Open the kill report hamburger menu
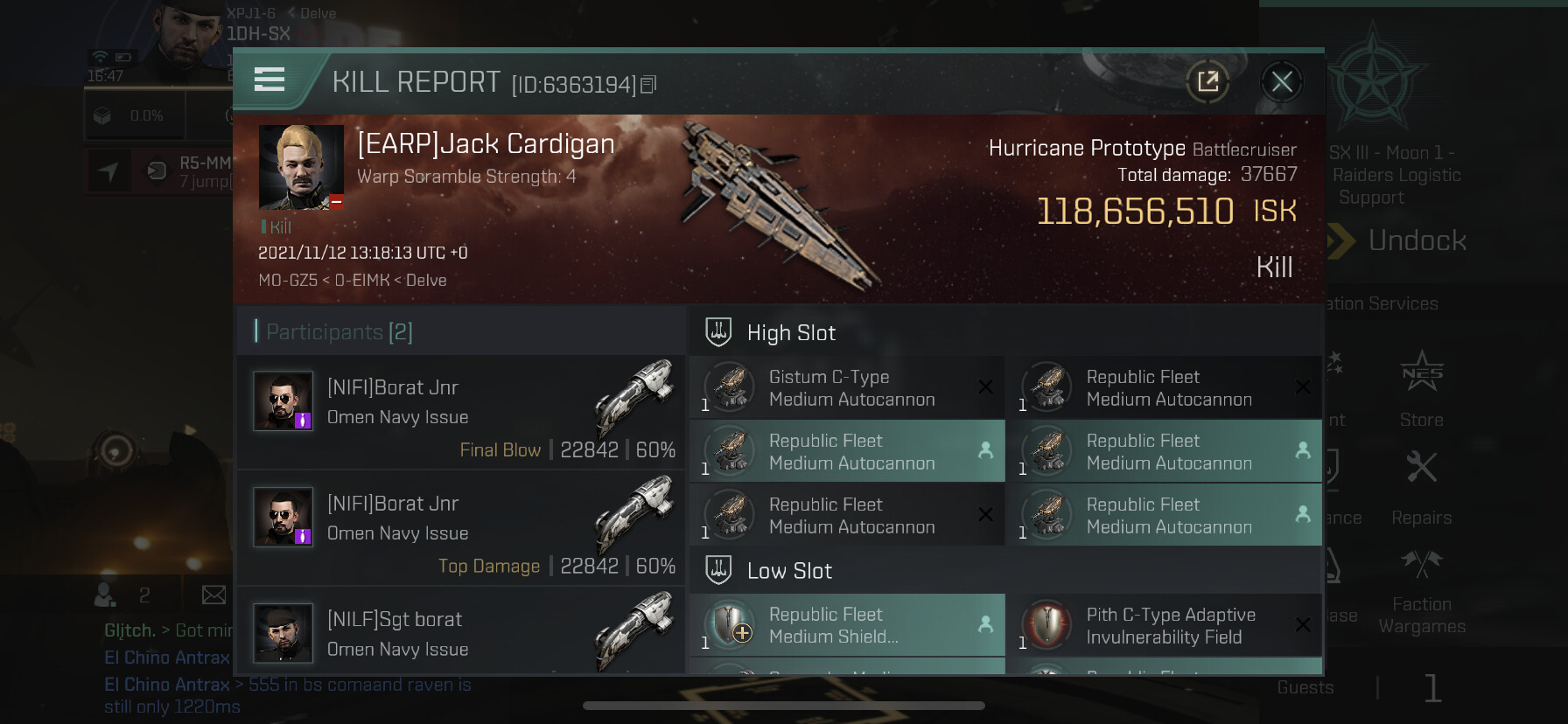Viewport: 1568px width, 724px height. pyautogui.click(x=269, y=80)
